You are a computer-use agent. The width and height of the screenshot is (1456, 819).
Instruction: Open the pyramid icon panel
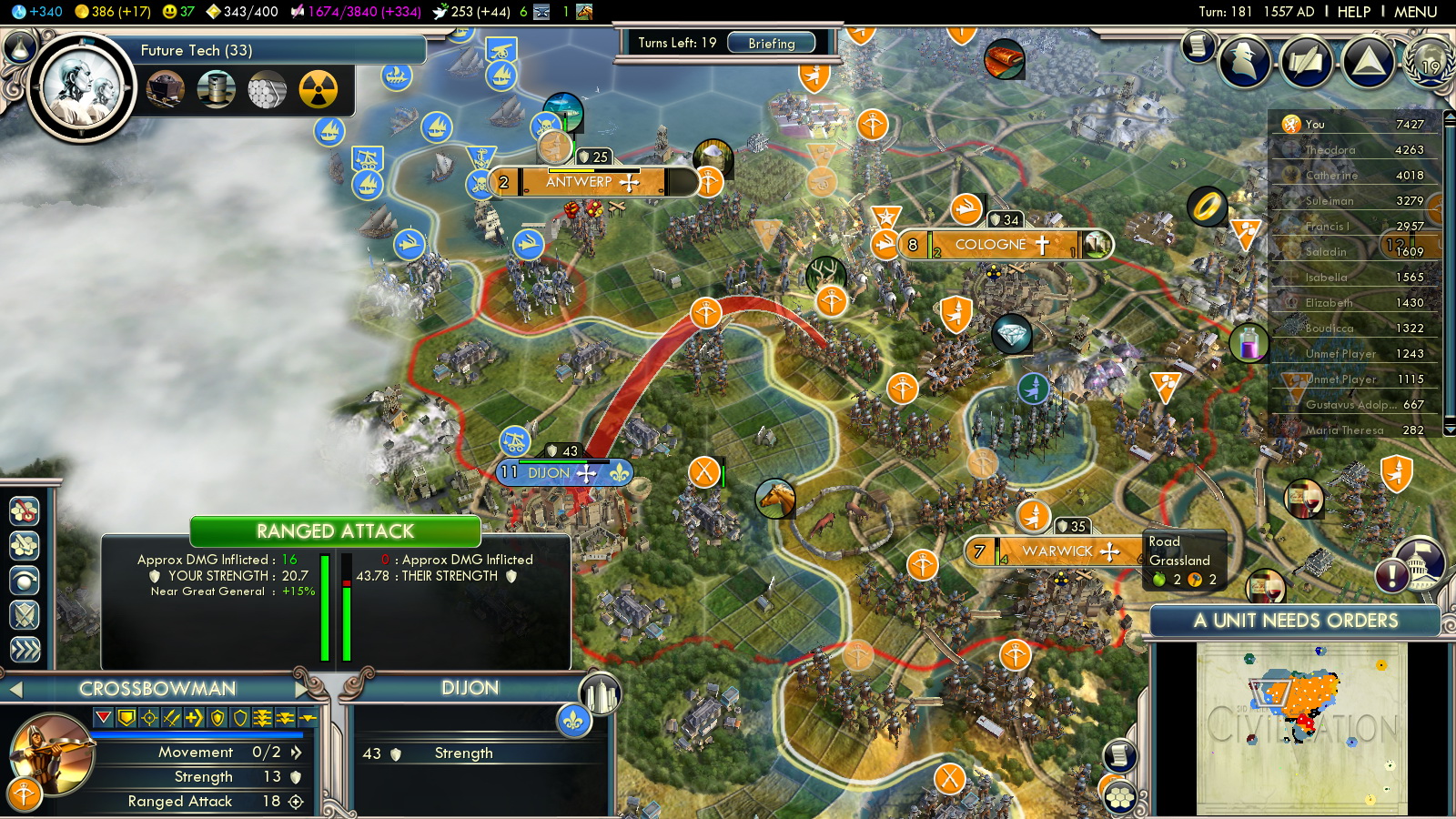(1368, 61)
